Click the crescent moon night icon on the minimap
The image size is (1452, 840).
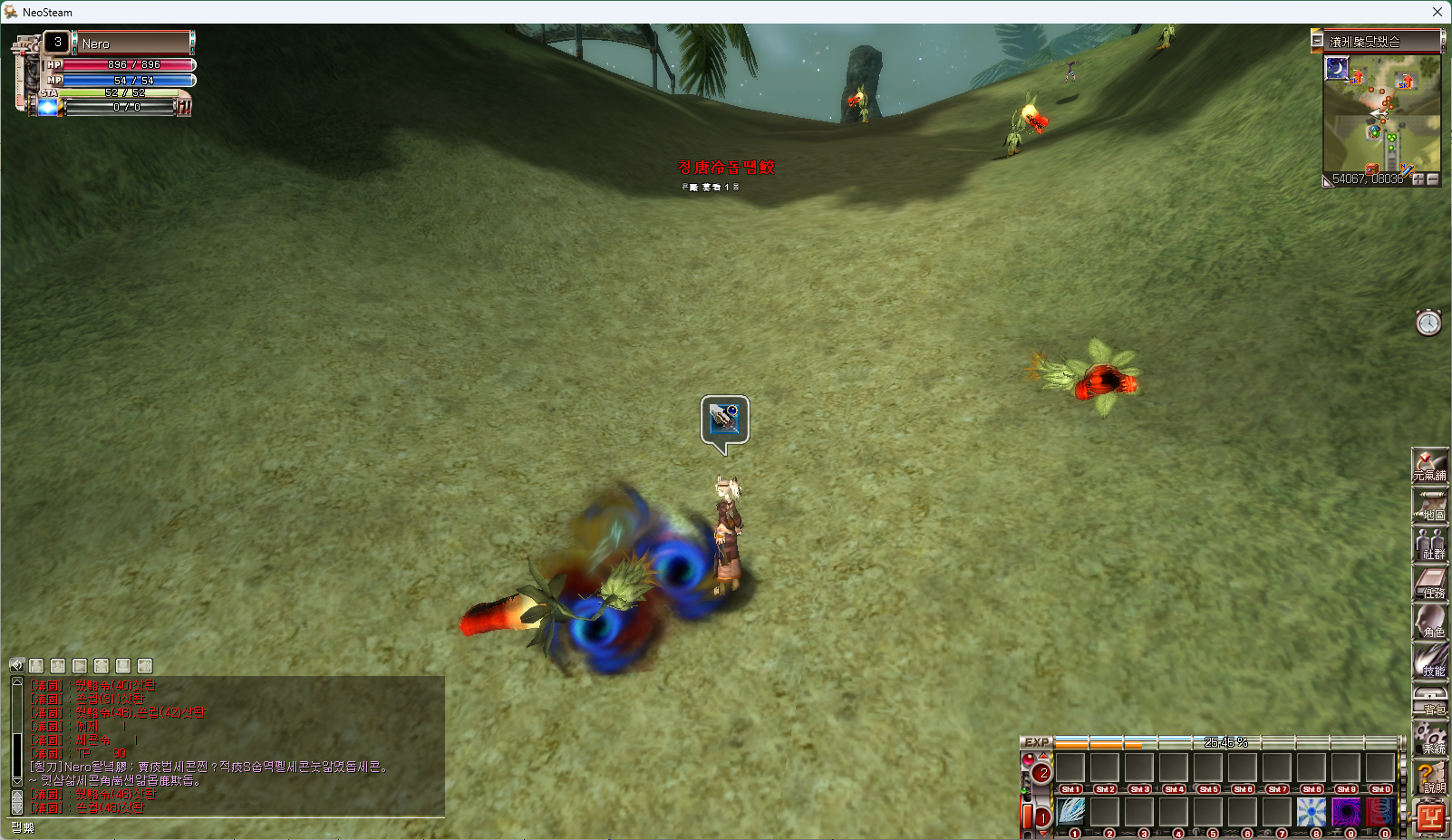click(x=1337, y=68)
